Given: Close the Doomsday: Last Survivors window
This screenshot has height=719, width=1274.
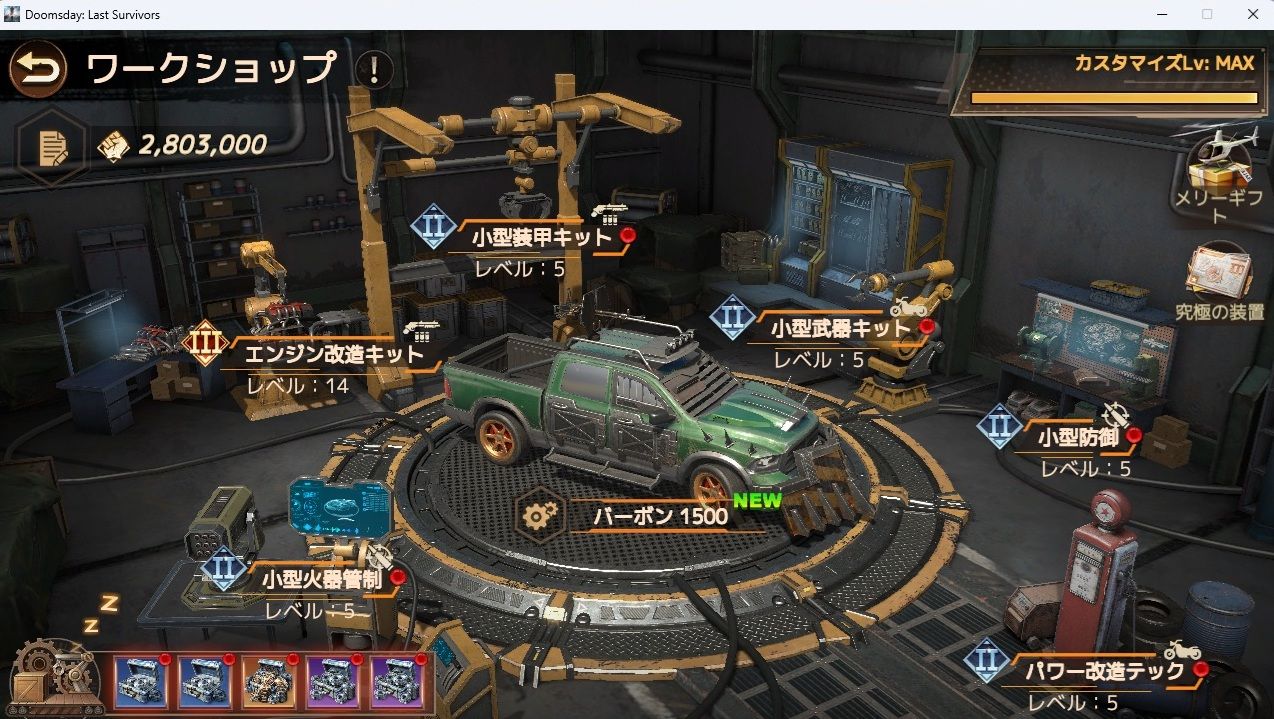Looking at the screenshot, I should [x=1252, y=14].
